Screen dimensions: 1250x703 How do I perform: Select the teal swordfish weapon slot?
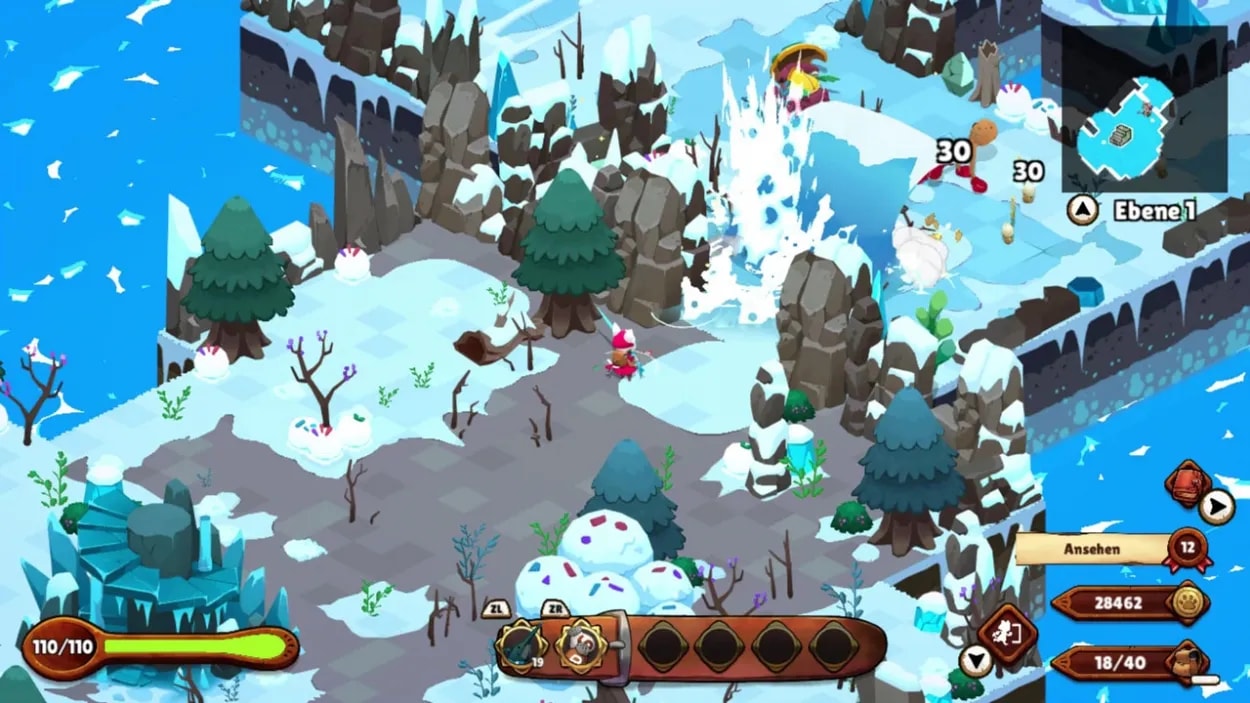point(521,645)
